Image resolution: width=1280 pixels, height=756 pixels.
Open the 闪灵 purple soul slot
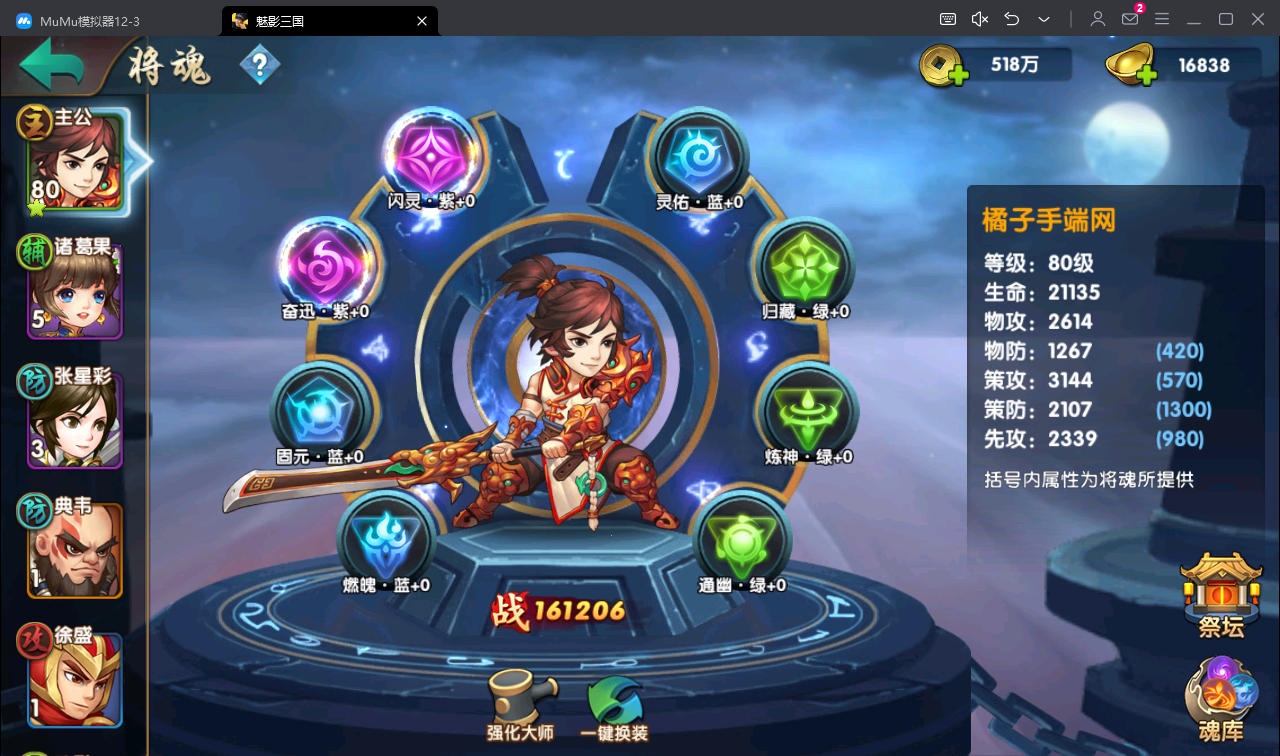(432, 155)
